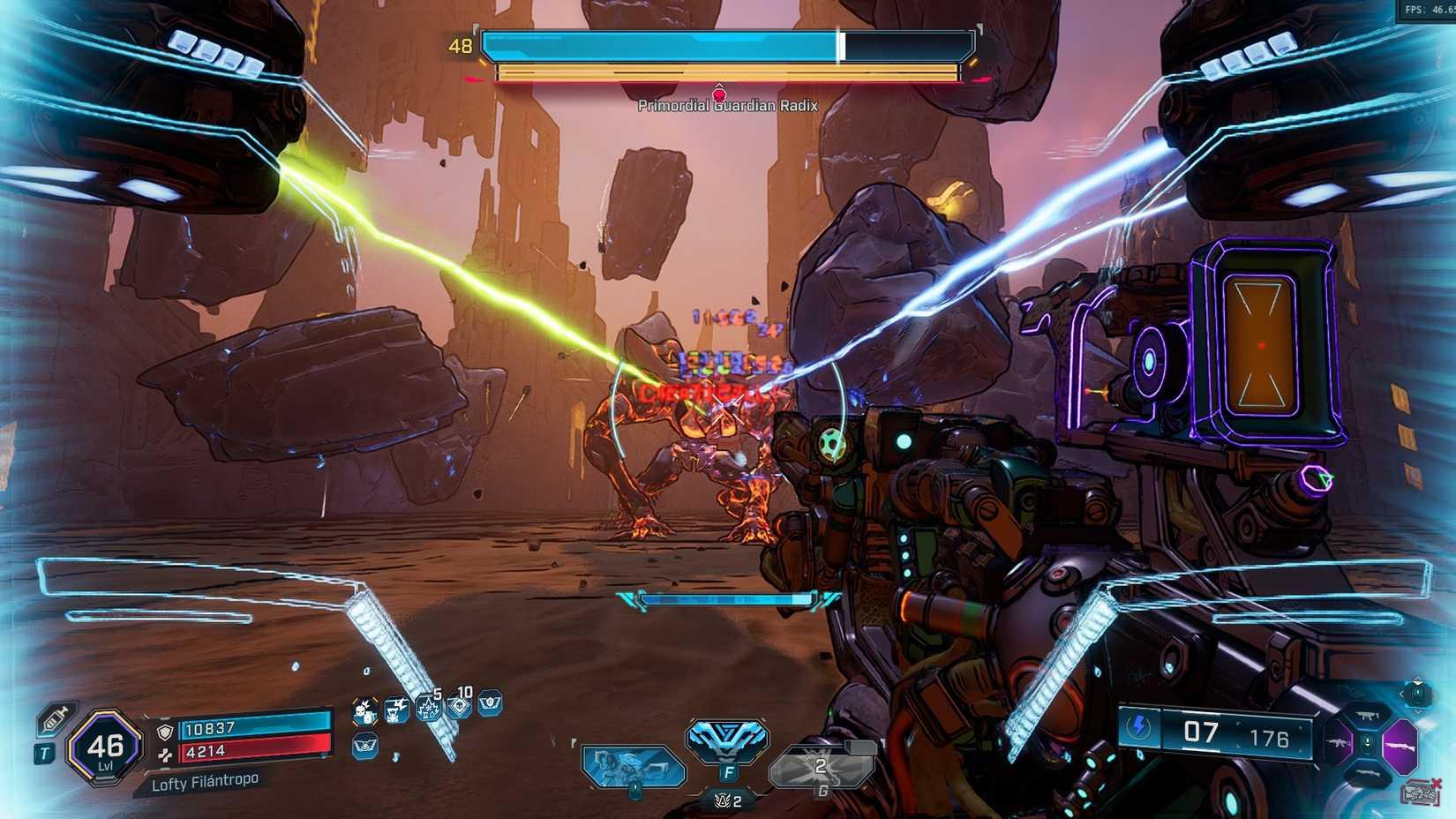The image size is (1456, 819).
Task: Inspect the lightning turret status buff
Action: [x=397, y=710]
